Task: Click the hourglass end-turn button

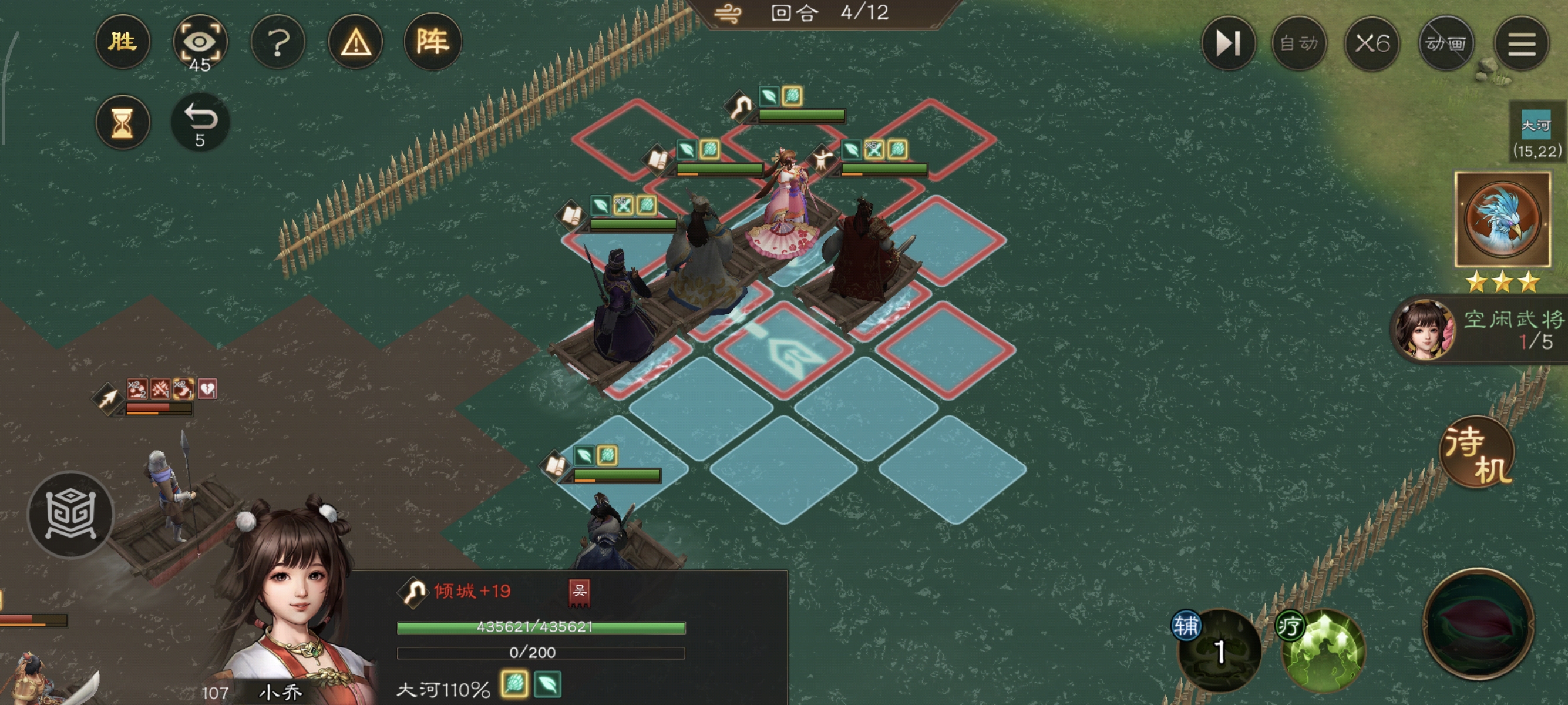Action: coord(122,122)
